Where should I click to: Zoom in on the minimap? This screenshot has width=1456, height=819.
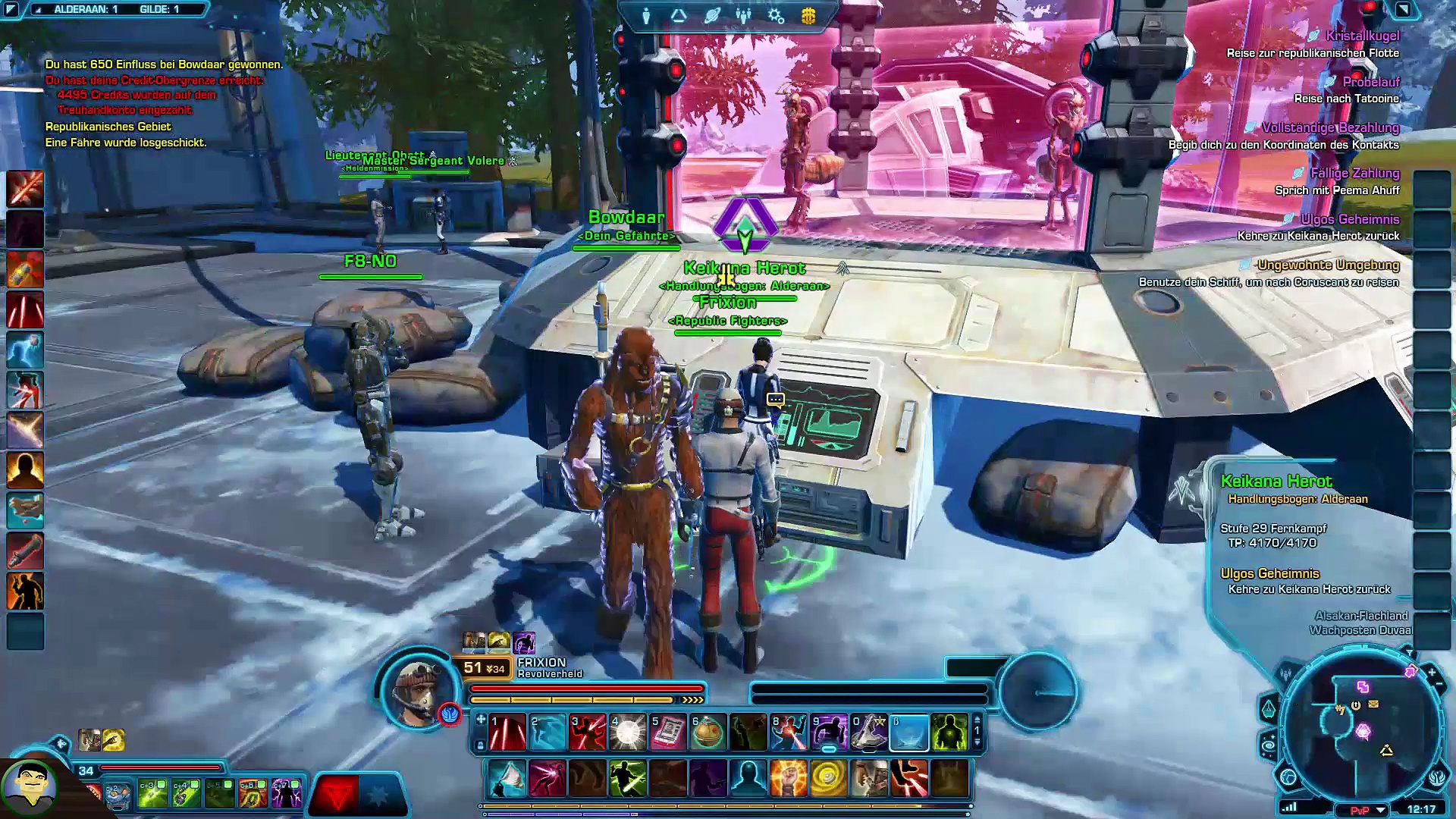coord(1431,673)
